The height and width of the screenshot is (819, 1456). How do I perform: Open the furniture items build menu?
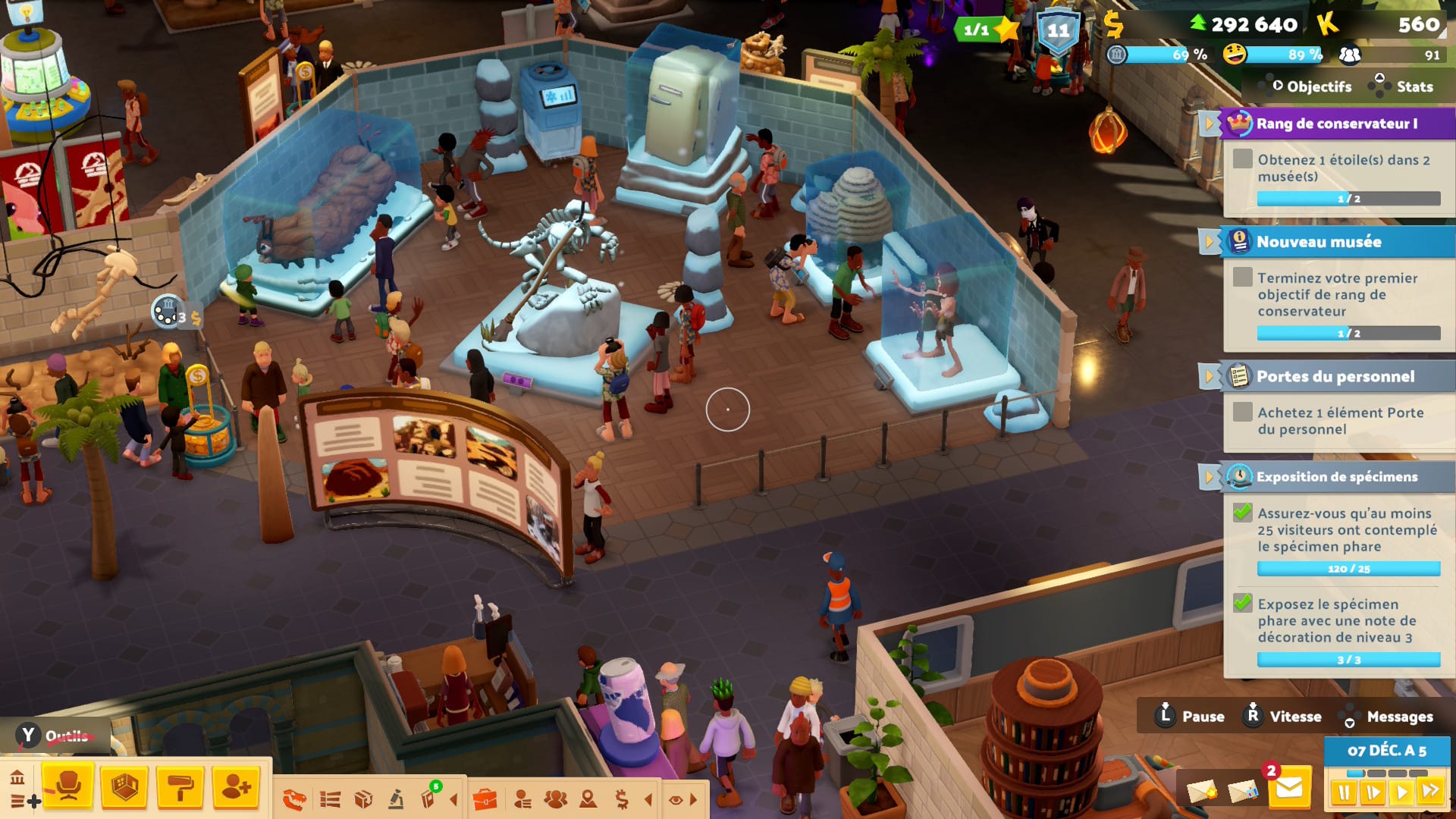pyautogui.click(x=67, y=786)
